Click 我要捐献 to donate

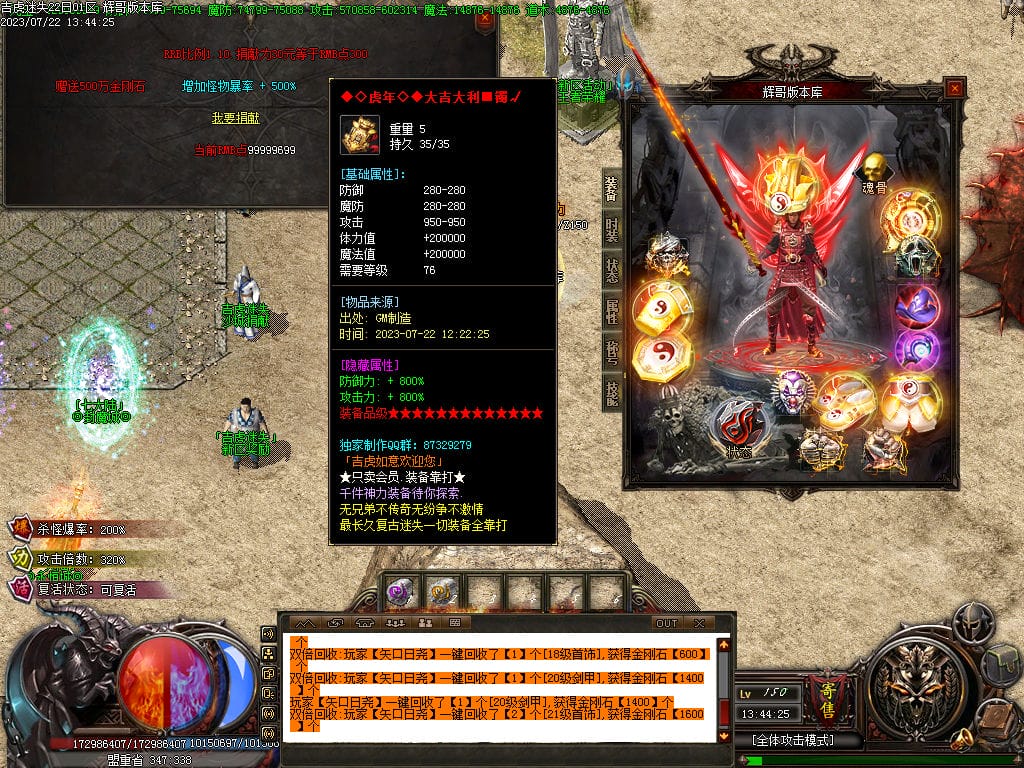[x=232, y=118]
